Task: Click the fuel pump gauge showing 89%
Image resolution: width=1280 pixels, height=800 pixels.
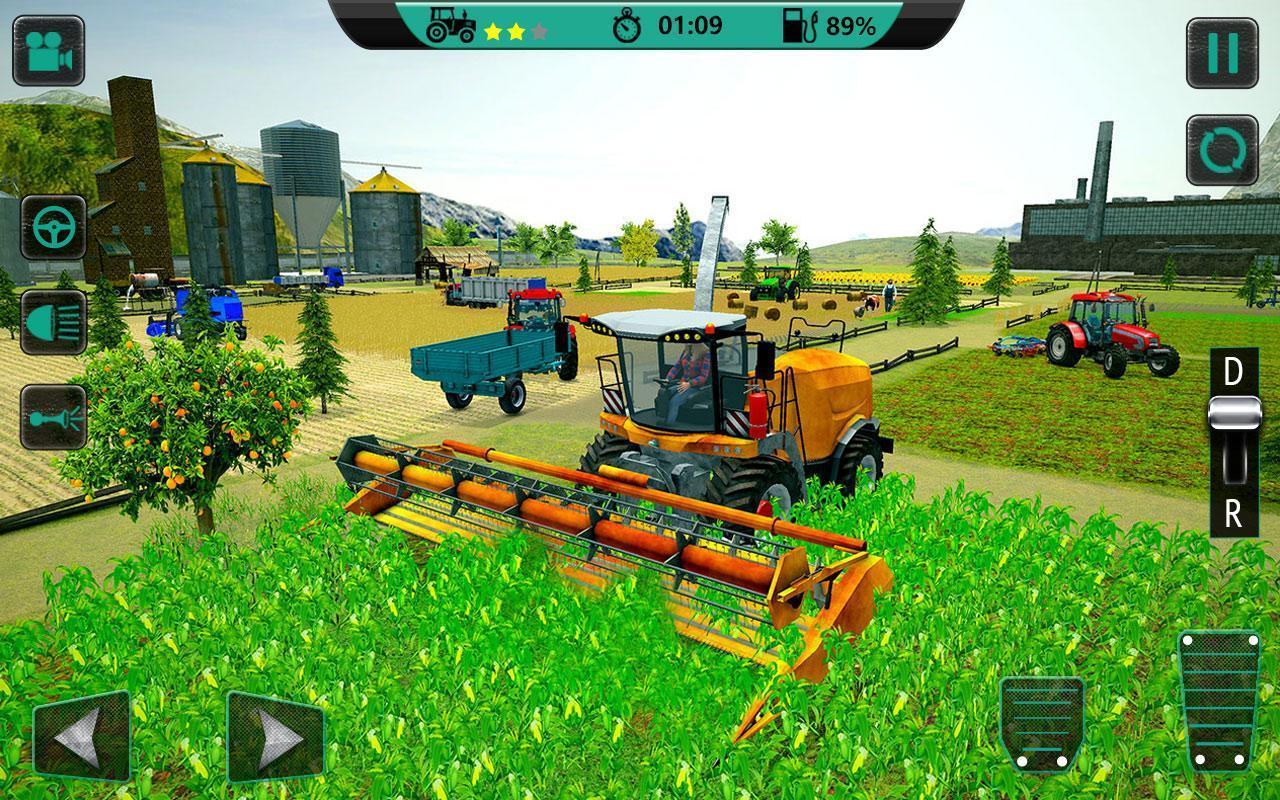Action: click(800, 27)
